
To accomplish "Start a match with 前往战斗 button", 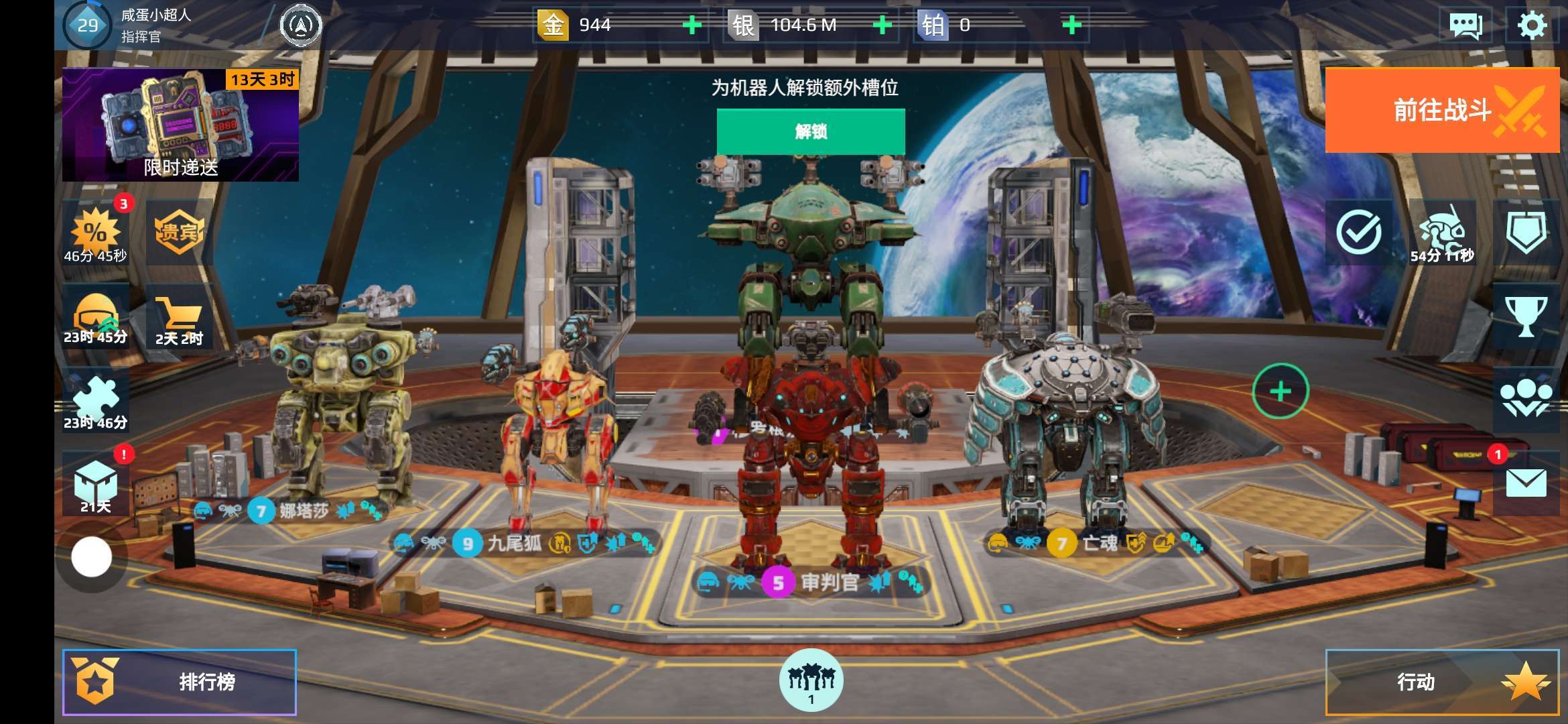I will pos(1442,111).
